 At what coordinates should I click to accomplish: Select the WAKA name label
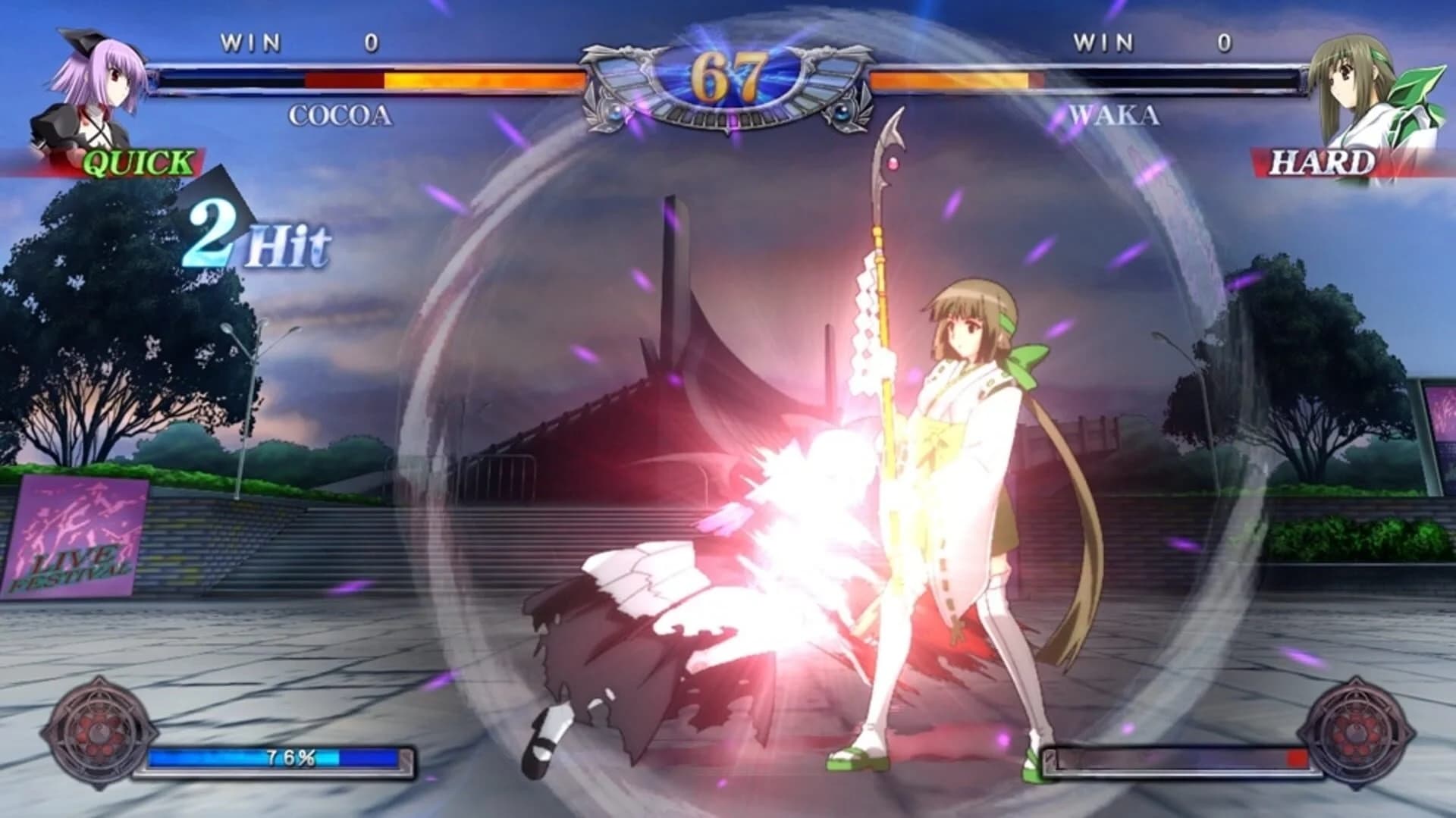[x=1112, y=116]
